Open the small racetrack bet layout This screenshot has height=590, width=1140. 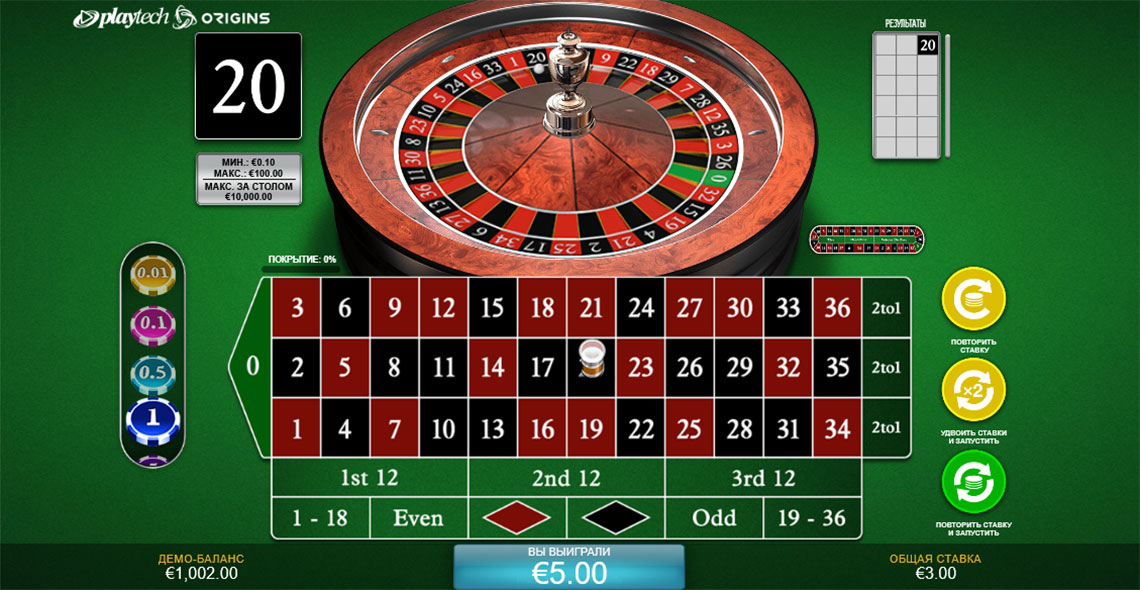point(867,240)
